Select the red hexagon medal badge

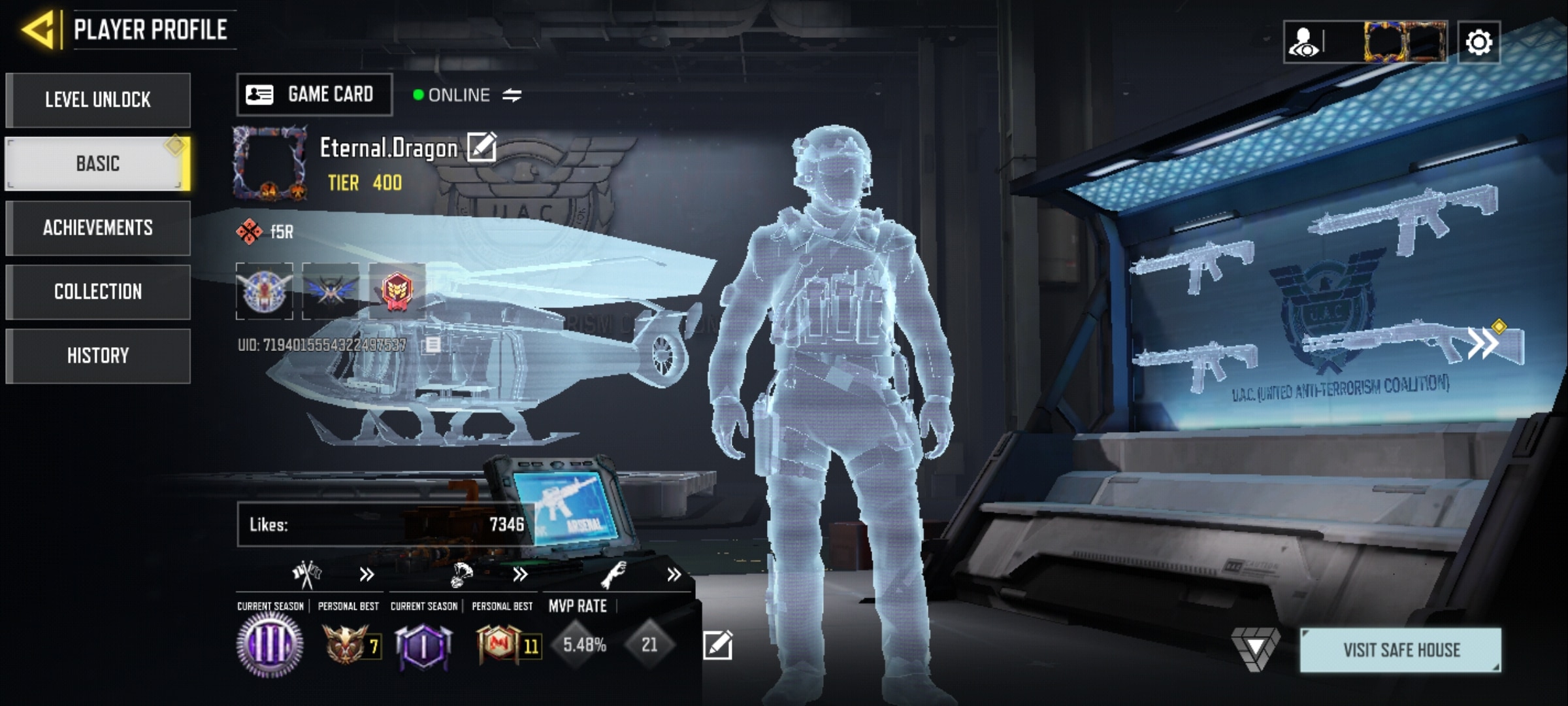click(x=397, y=292)
